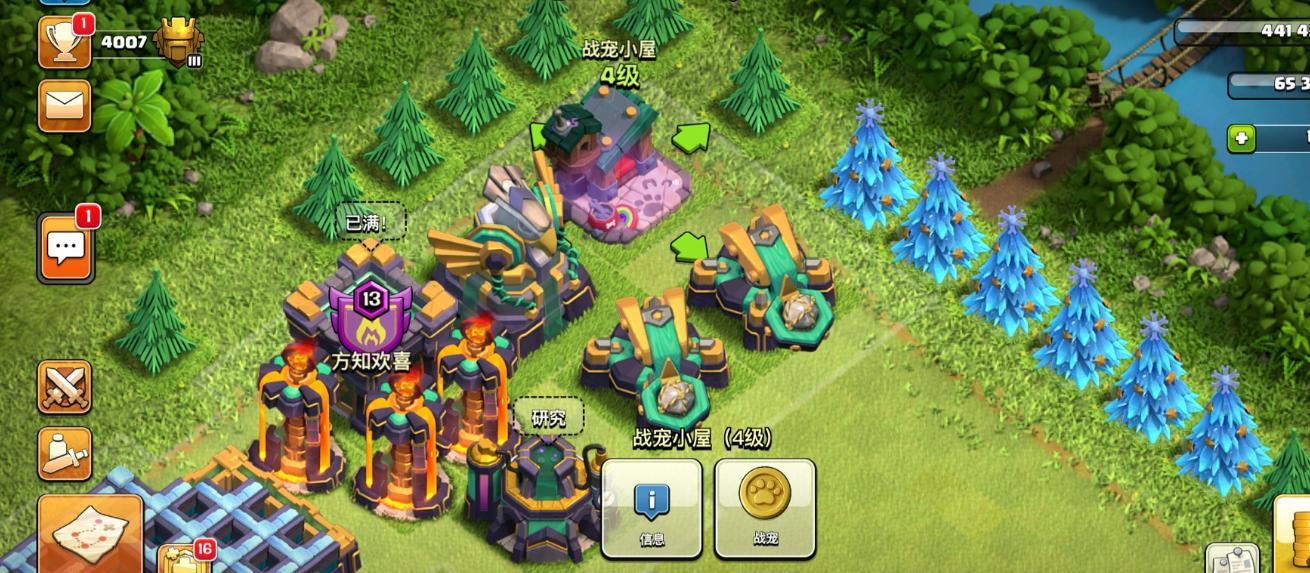Open the crossed swords clan war button
This screenshot has width=1310, height=573.
(64, 387)
